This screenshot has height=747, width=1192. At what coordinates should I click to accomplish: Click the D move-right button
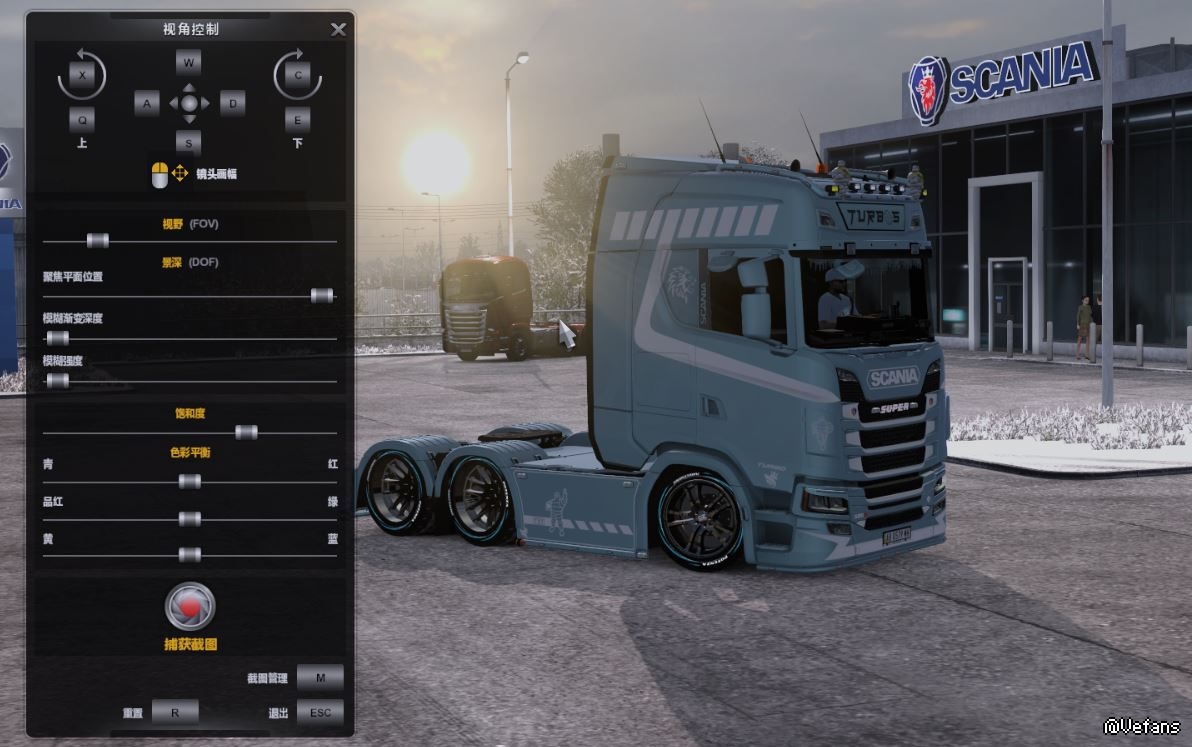(232, 103)
